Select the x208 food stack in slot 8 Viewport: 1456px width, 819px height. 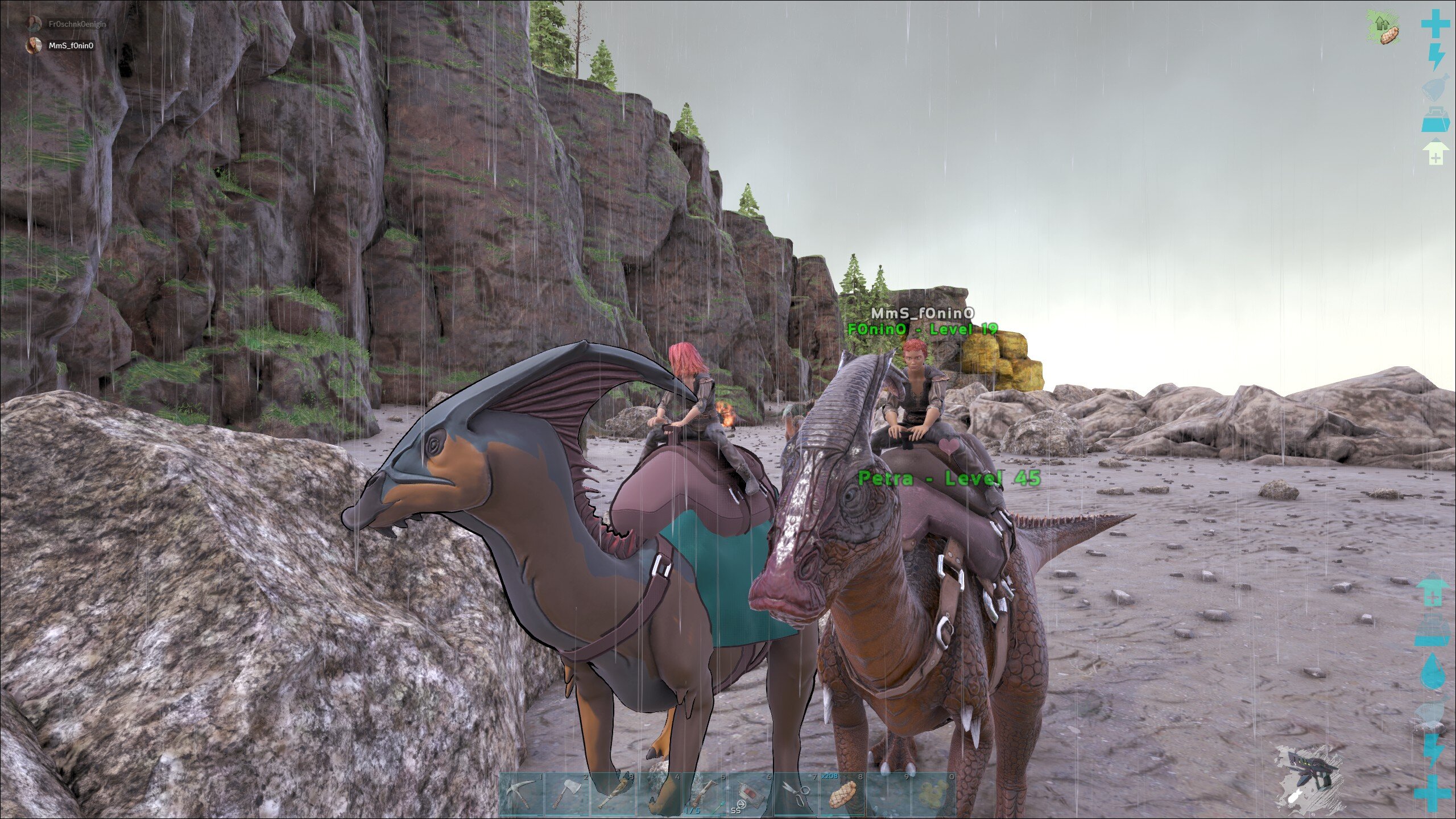click(x=842, y=795)
